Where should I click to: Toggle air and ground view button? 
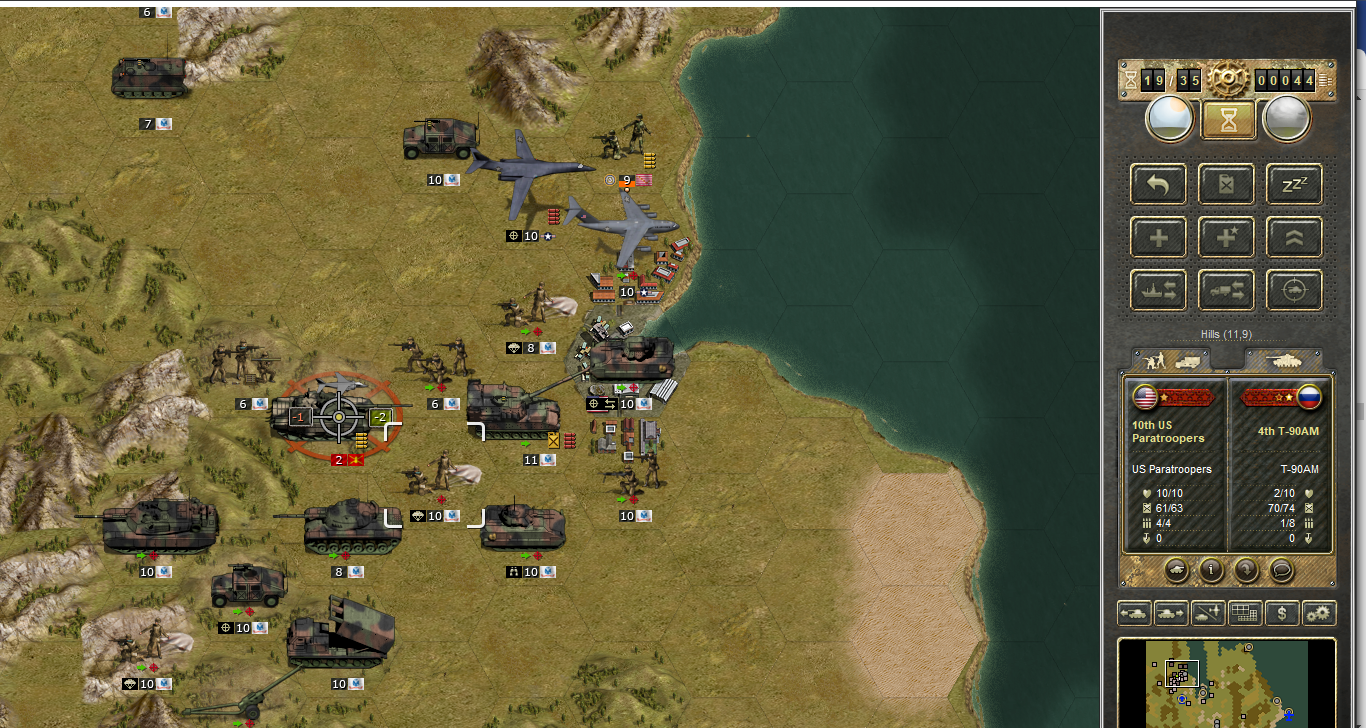tap(1209, 613)
